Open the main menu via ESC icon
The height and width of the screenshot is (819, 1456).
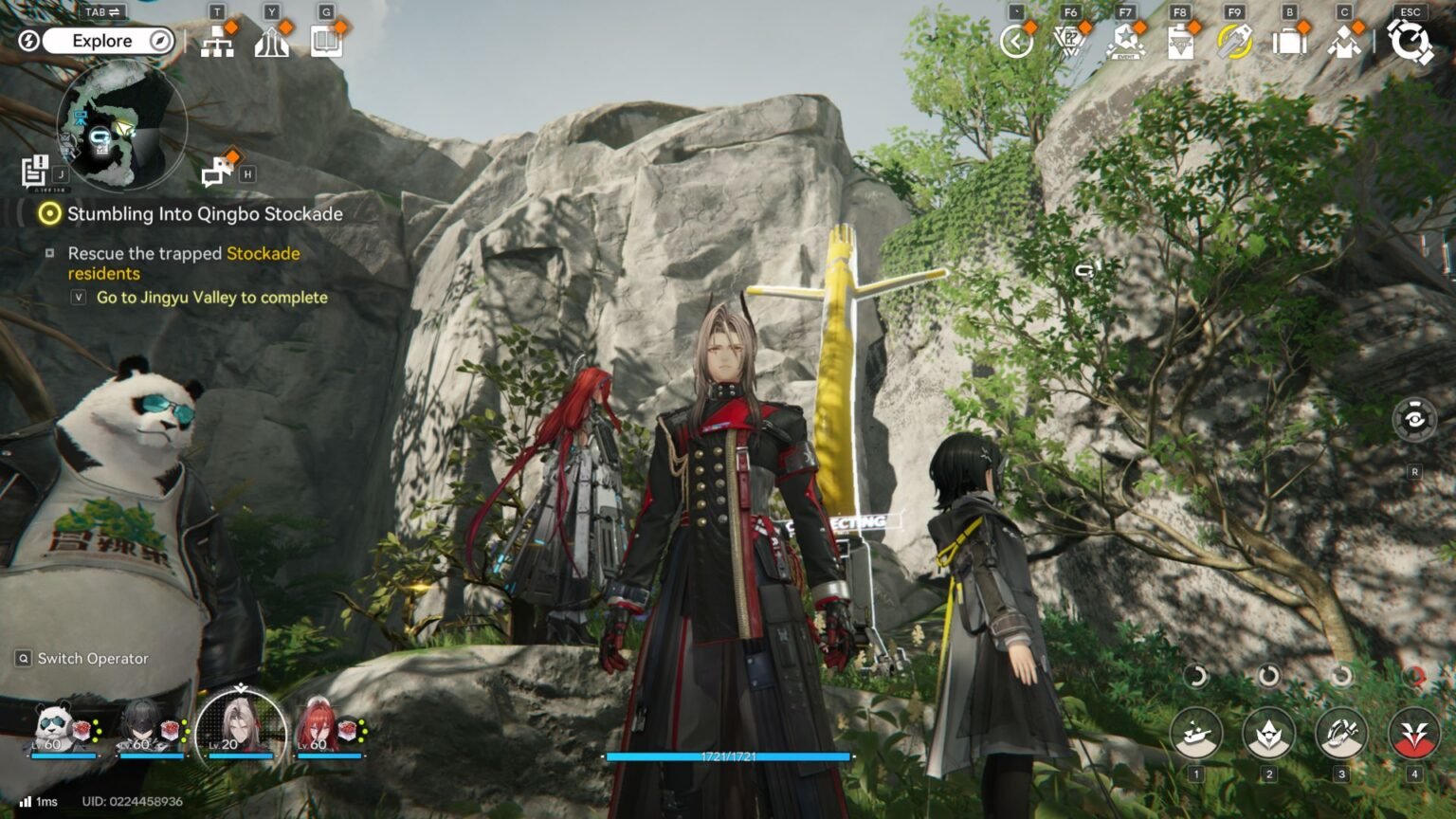(1410, 43)
